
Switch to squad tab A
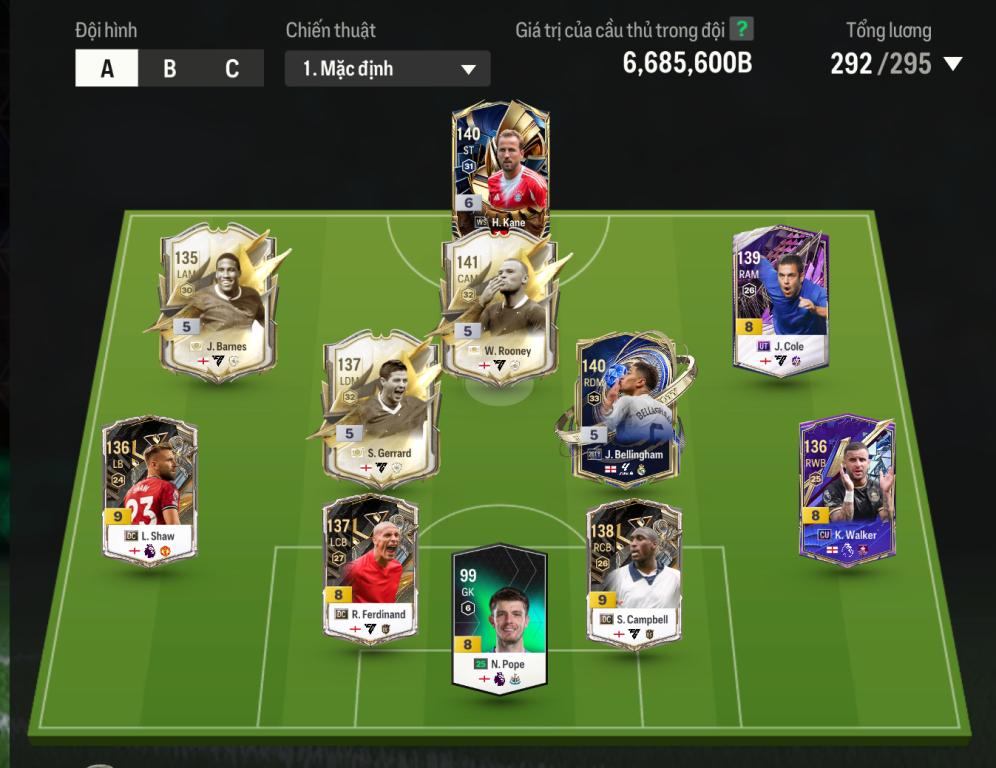click(x=107, y=69)
